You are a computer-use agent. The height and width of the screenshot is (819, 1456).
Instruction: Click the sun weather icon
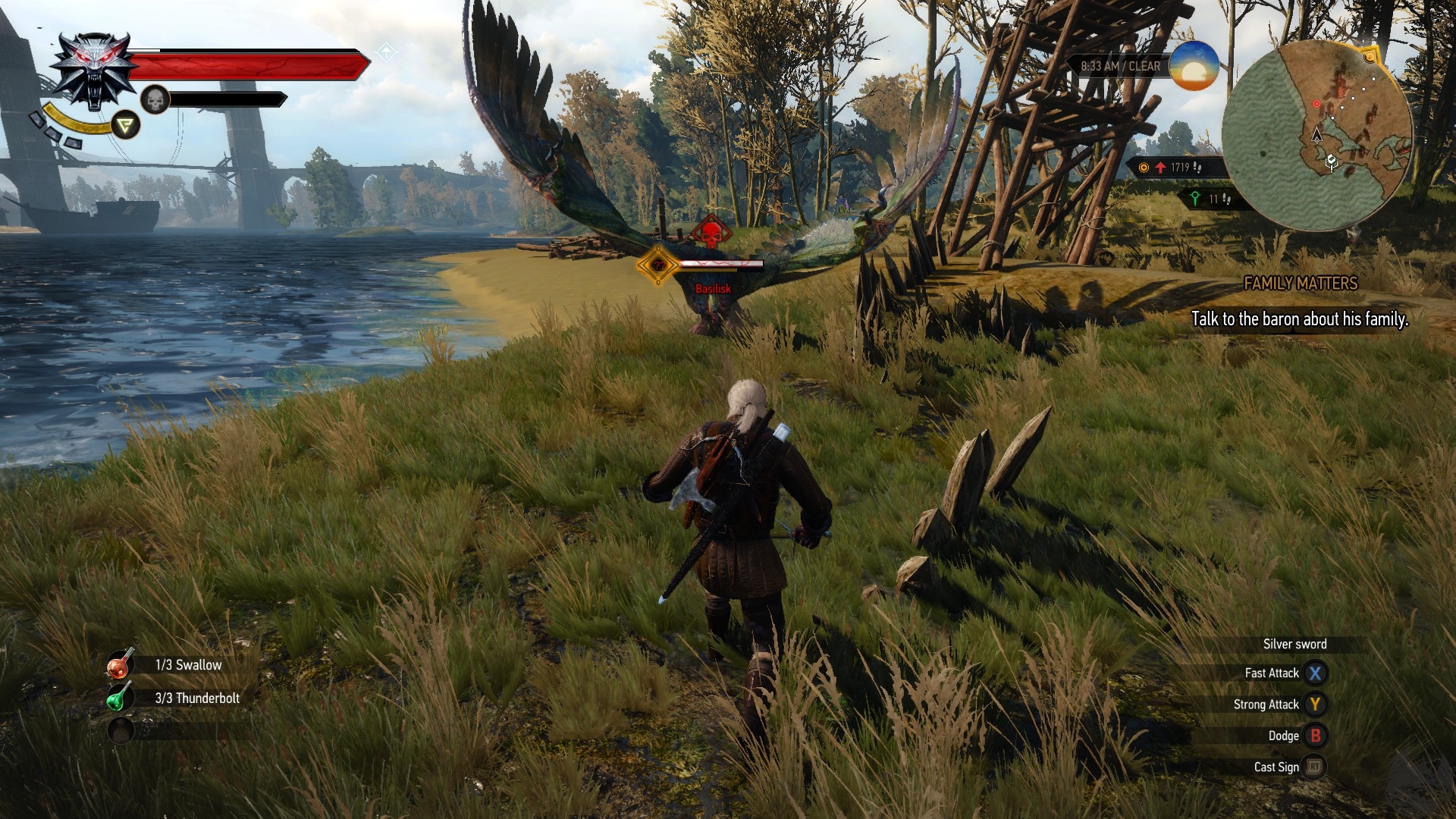click(1194, 66)
